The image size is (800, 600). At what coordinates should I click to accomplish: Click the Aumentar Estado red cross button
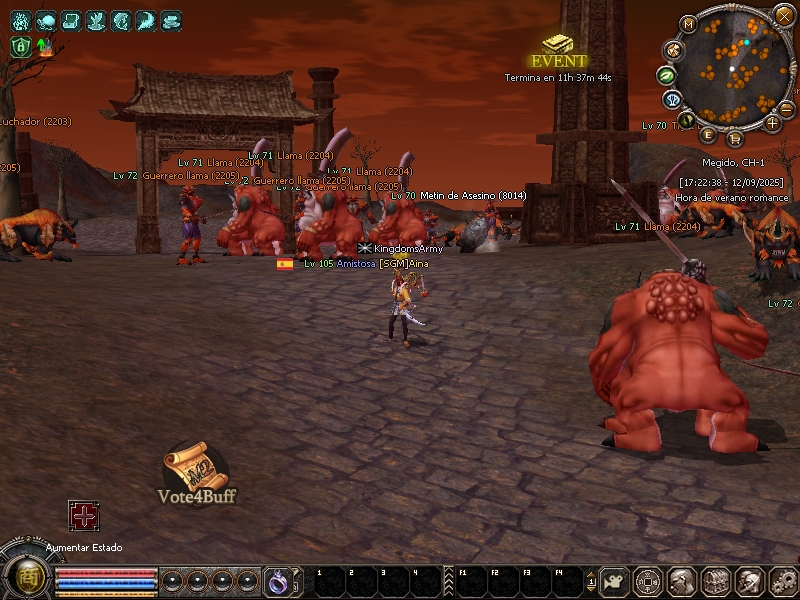coord(83,516)
